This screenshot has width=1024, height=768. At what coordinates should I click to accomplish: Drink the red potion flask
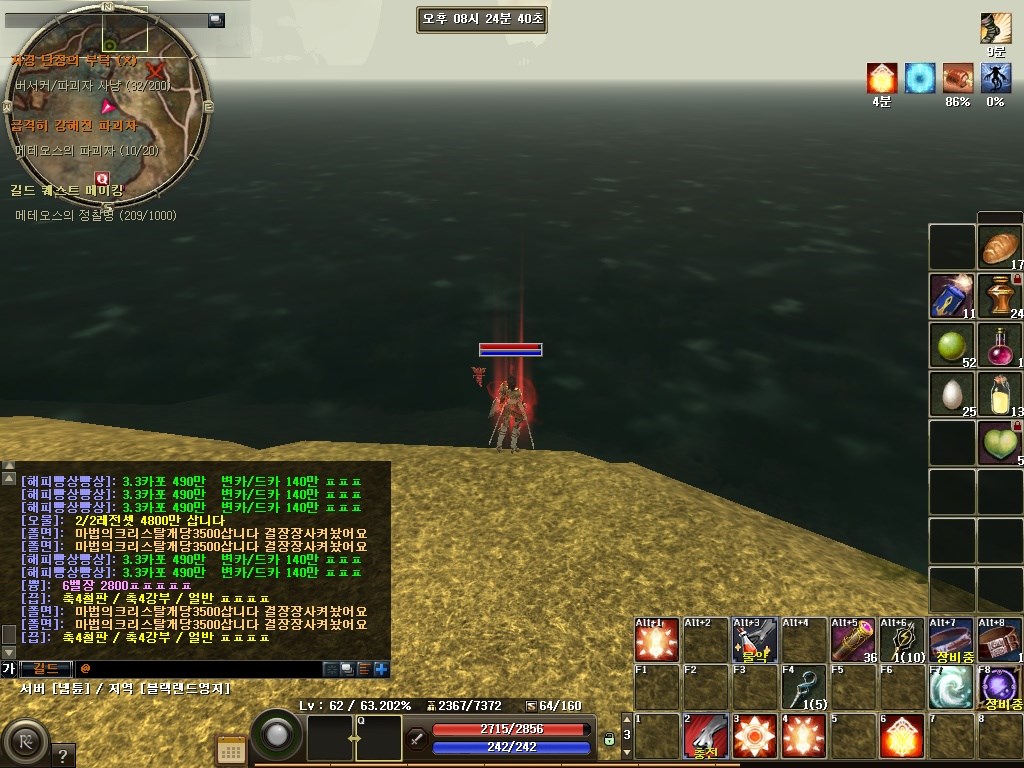pyautogui.click(x=1000, y=345)
